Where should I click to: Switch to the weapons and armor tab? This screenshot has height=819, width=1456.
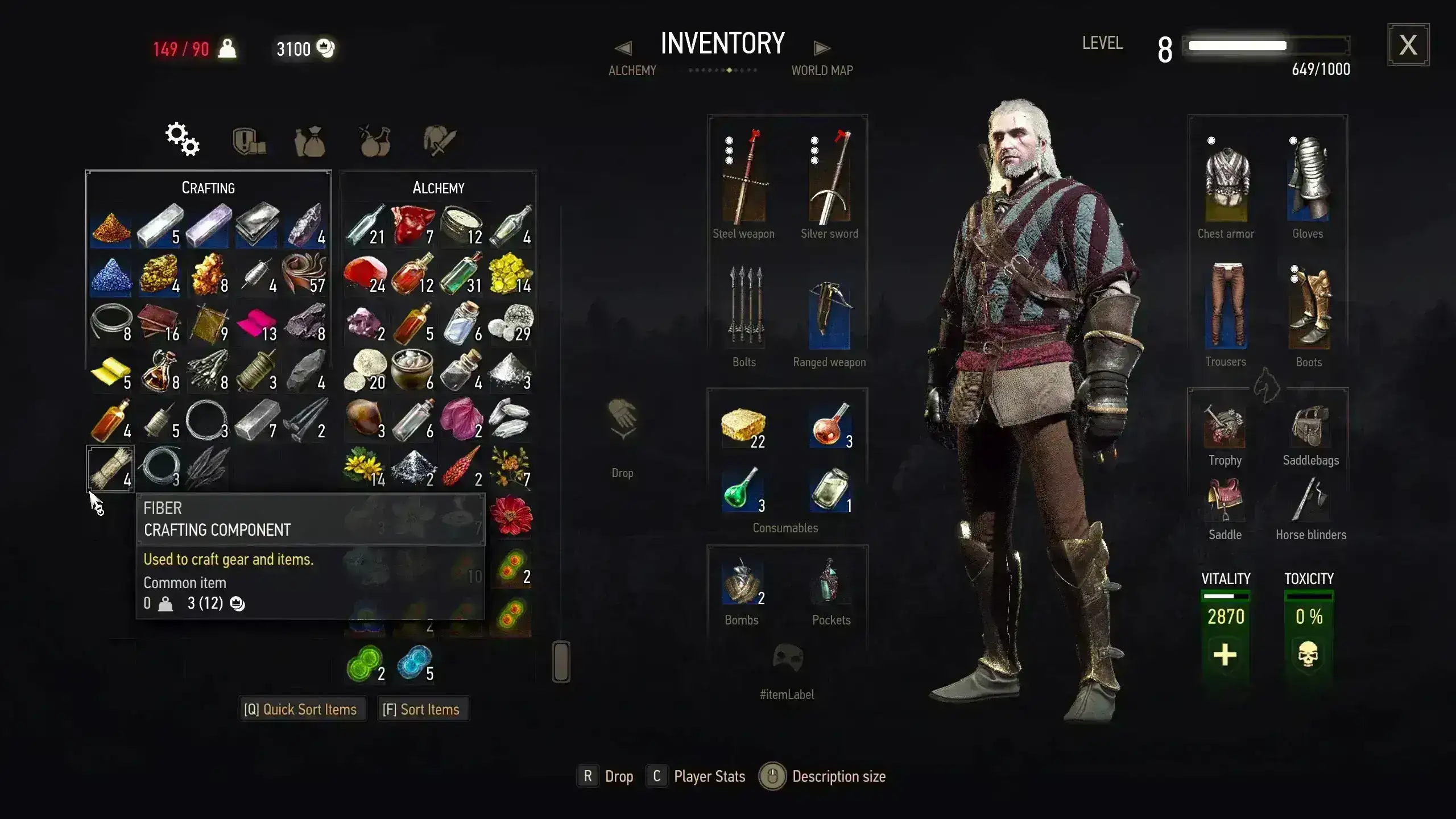[x=440, y=140]
